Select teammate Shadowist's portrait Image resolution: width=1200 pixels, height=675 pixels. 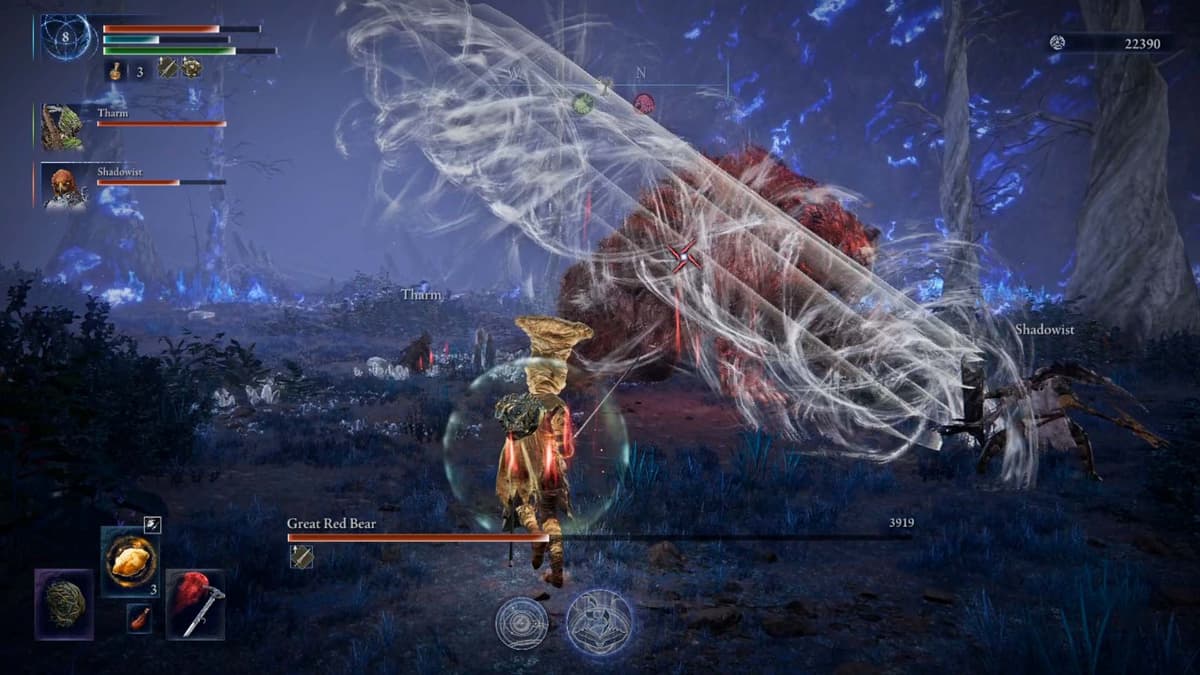point(63,186)
